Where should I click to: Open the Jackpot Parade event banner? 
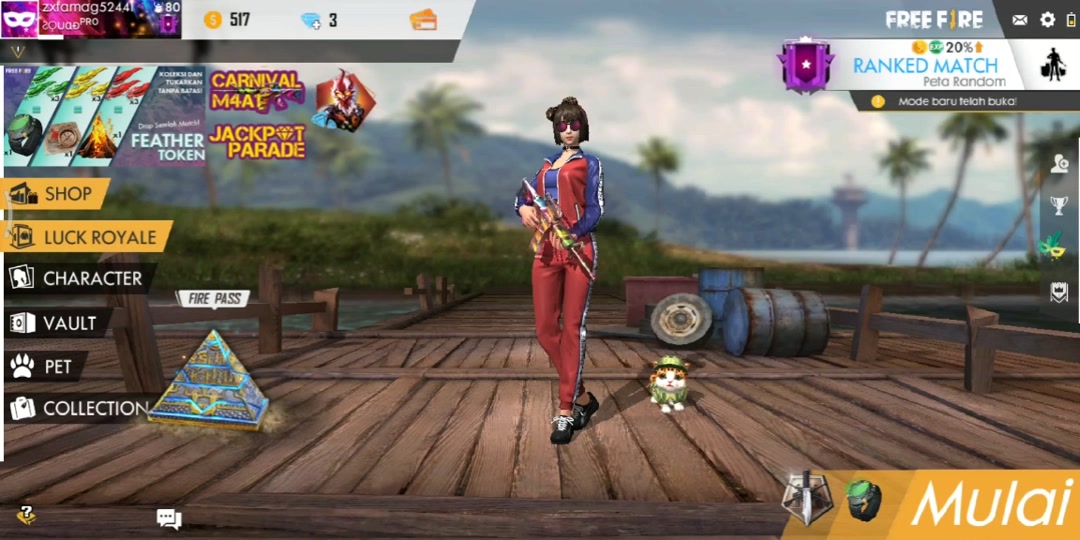pyautogui.click(x=257, y=142)
